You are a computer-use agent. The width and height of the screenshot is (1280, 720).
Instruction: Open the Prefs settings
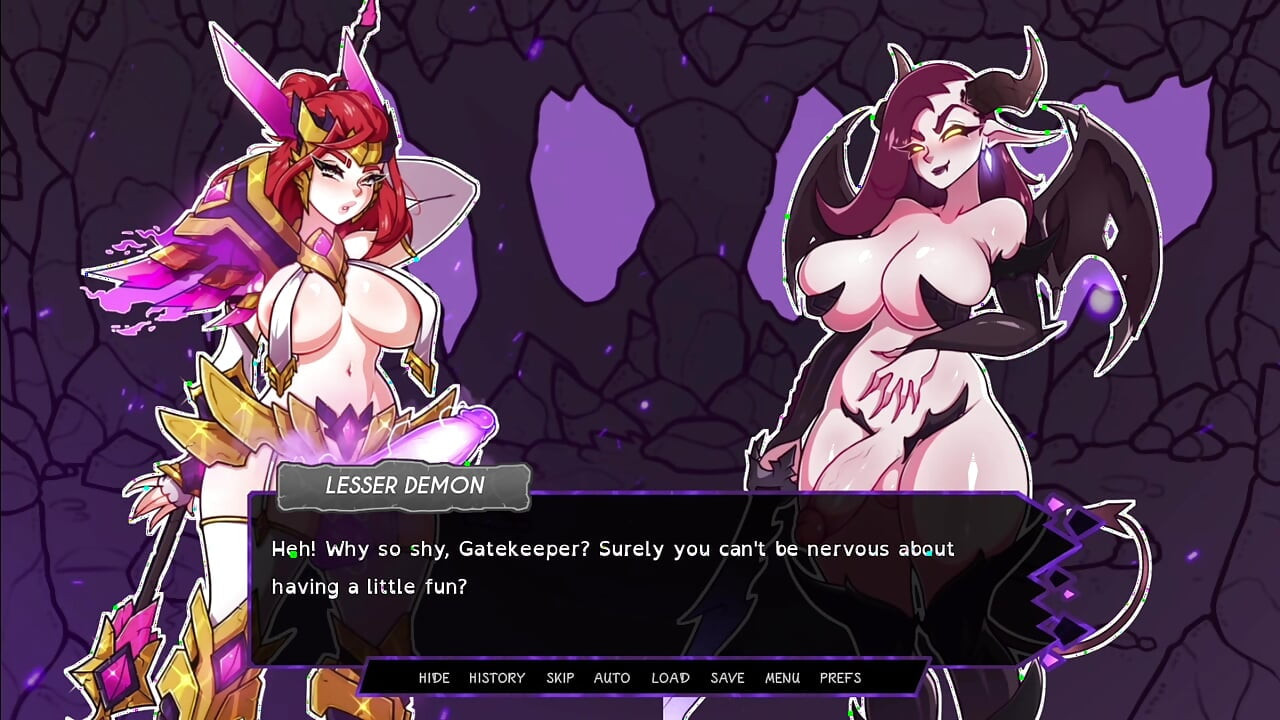point(840,678)
